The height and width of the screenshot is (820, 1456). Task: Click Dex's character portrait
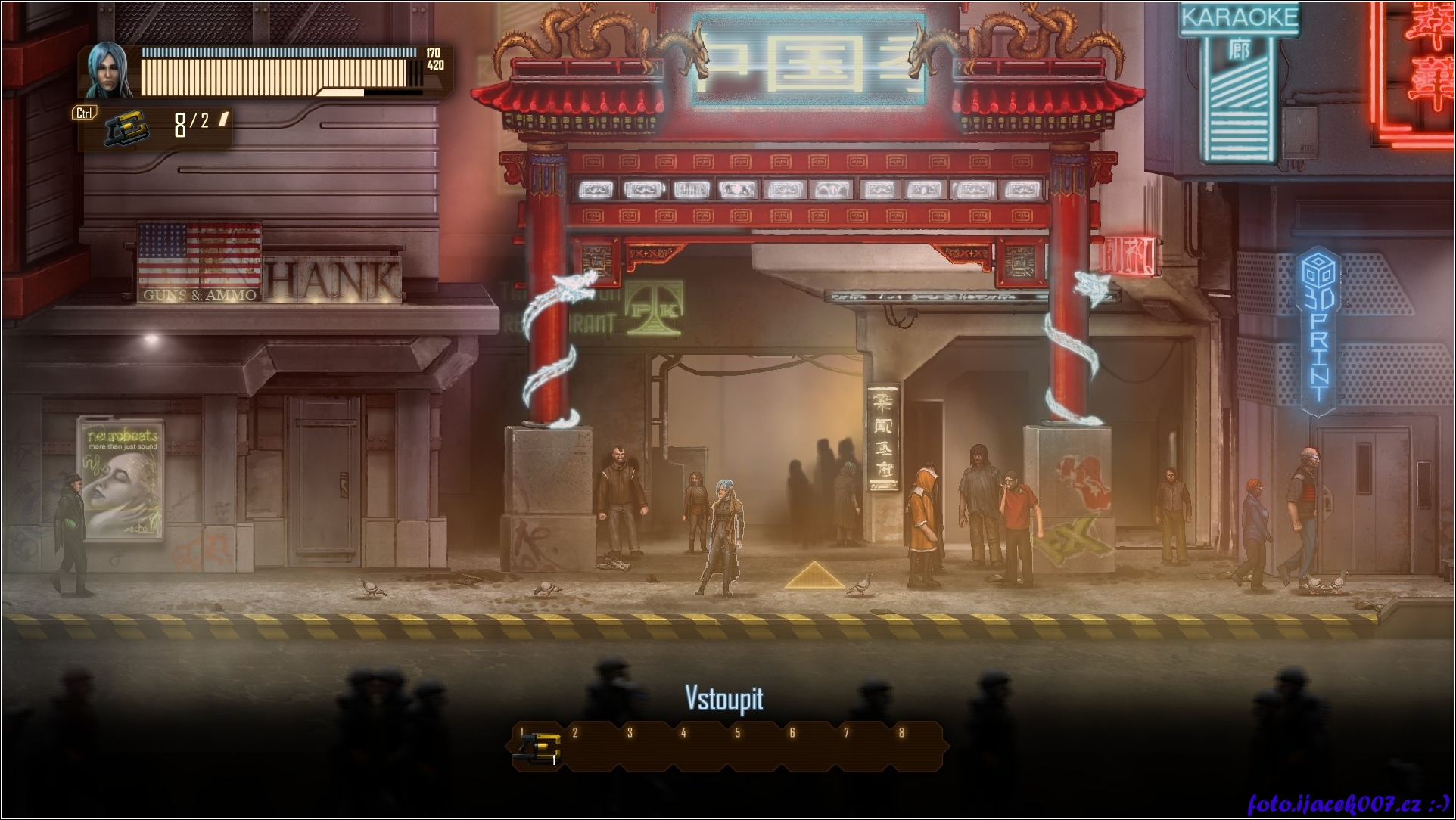(110, 70)
